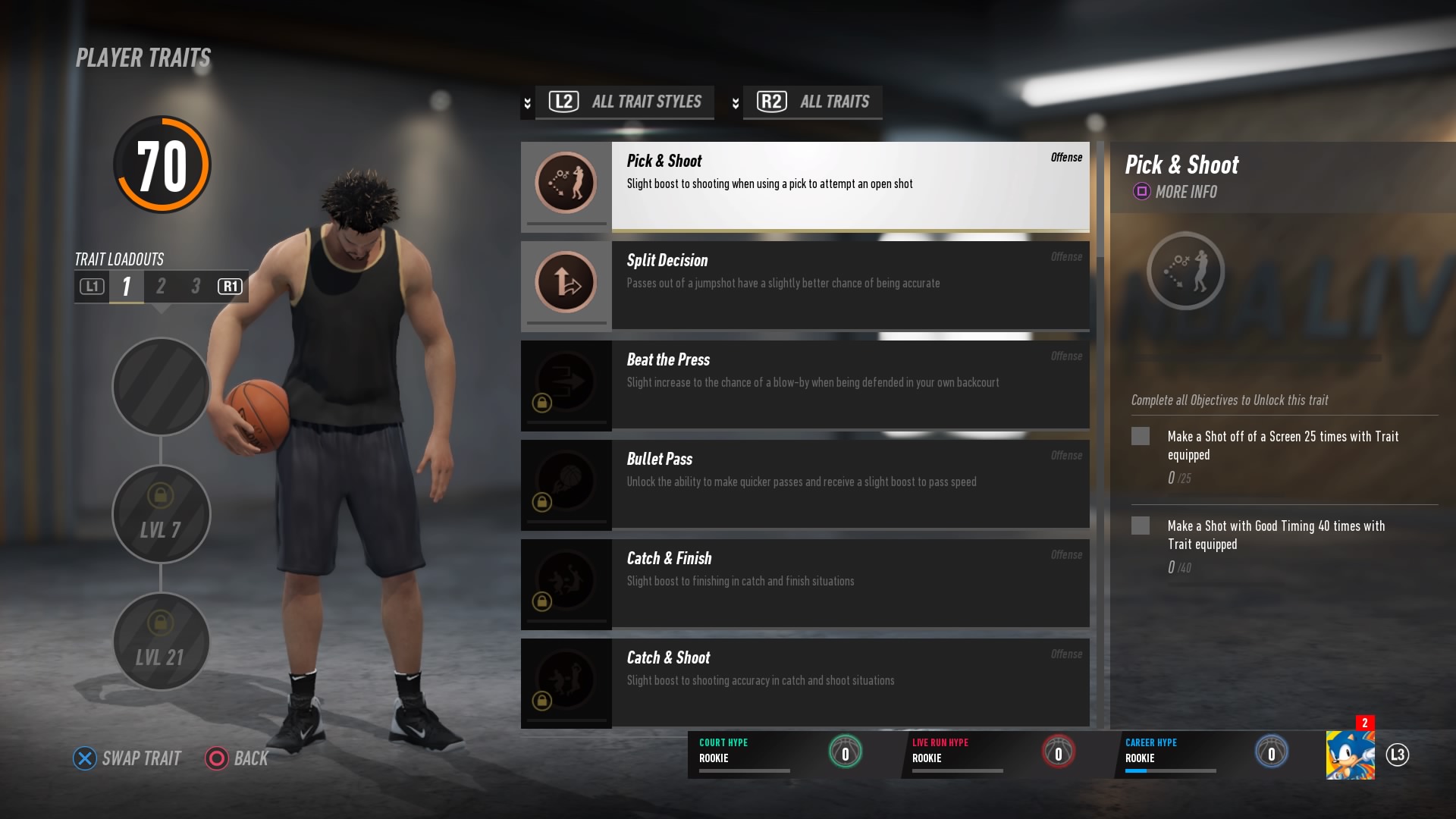Check the Good Timing objective checkbox

click(1142, 526)
